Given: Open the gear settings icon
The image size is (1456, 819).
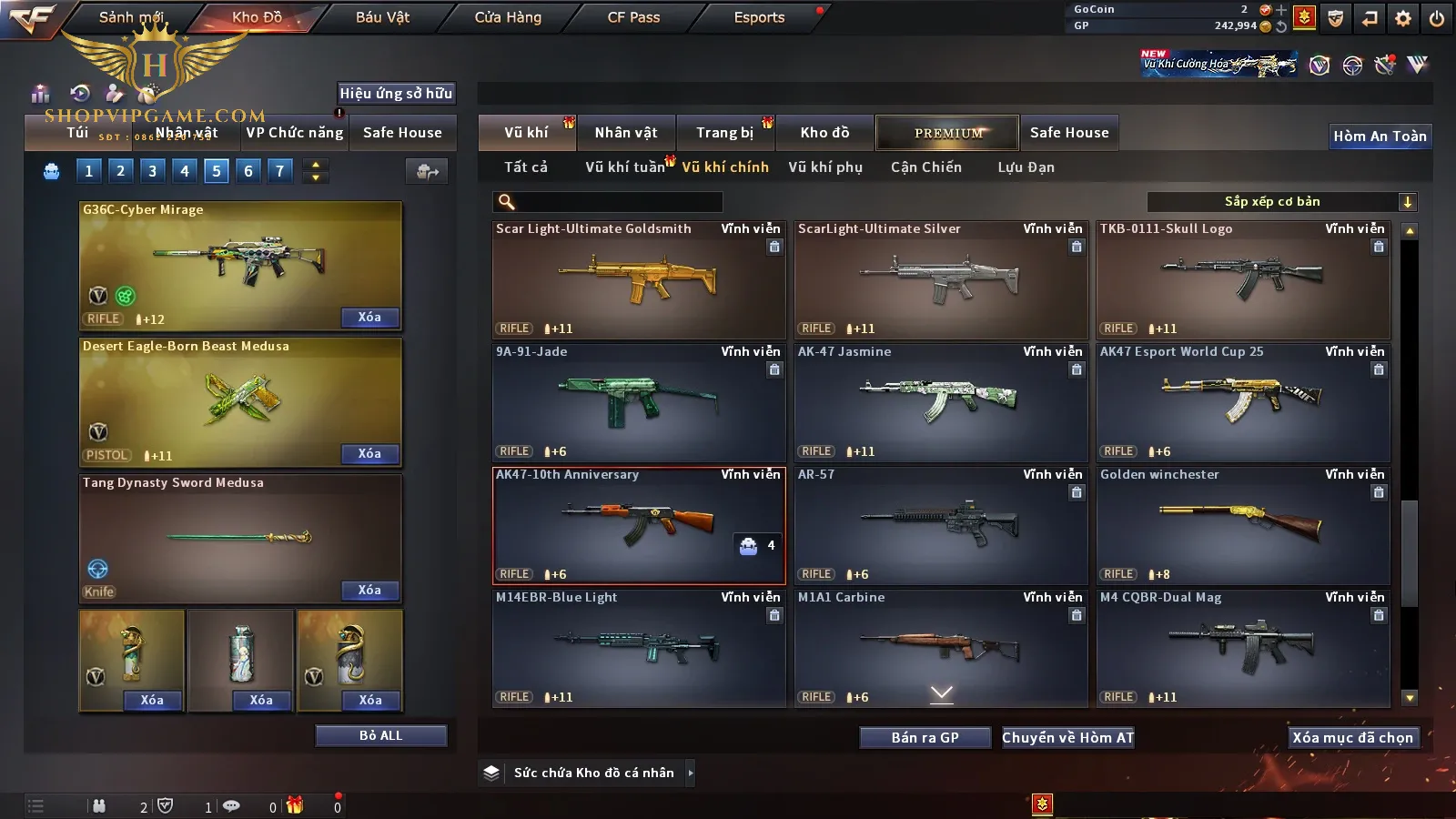Looking at the screenshot, I should click(x=1403, y=18).
